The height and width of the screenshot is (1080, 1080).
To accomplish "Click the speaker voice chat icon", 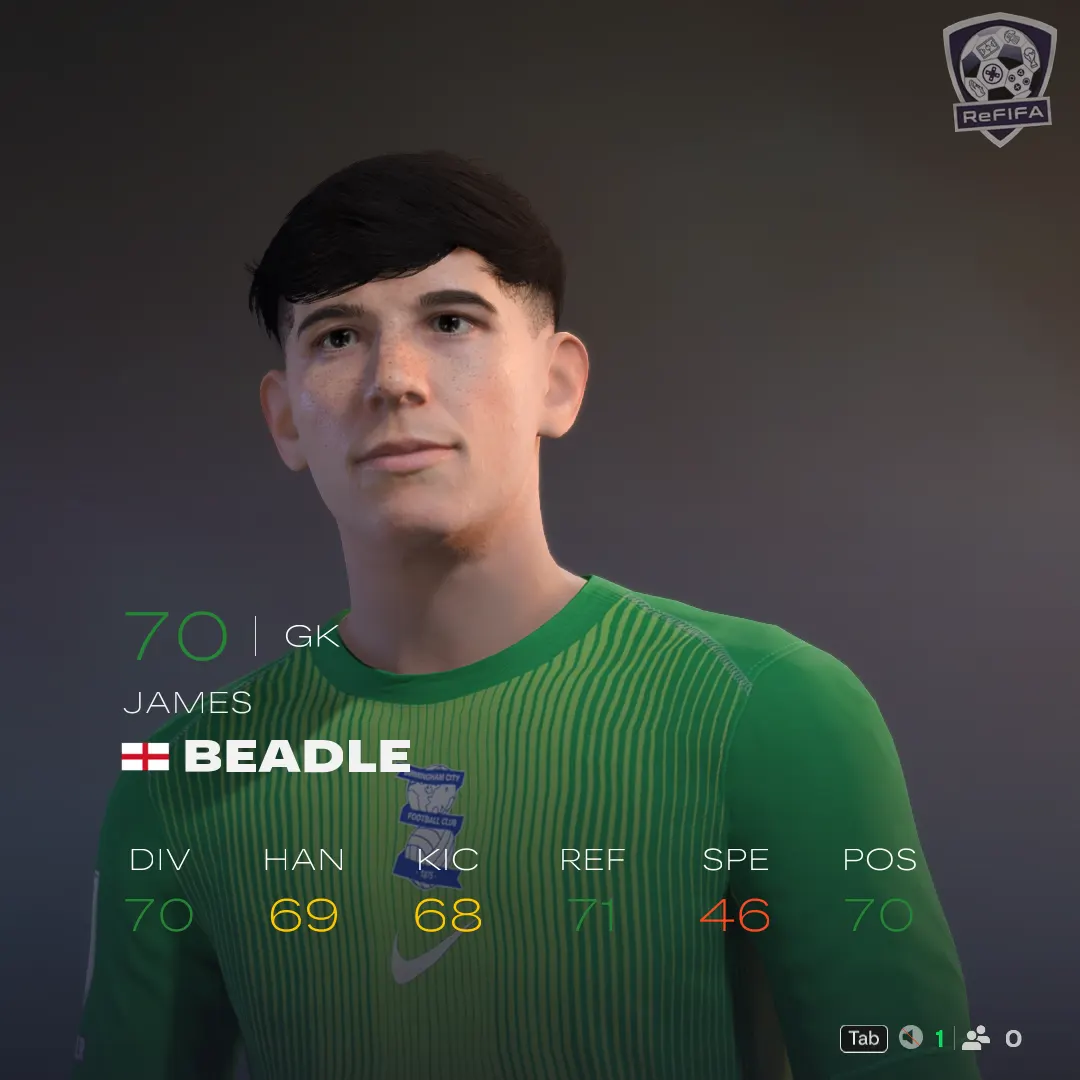I will click(910, 1038).
